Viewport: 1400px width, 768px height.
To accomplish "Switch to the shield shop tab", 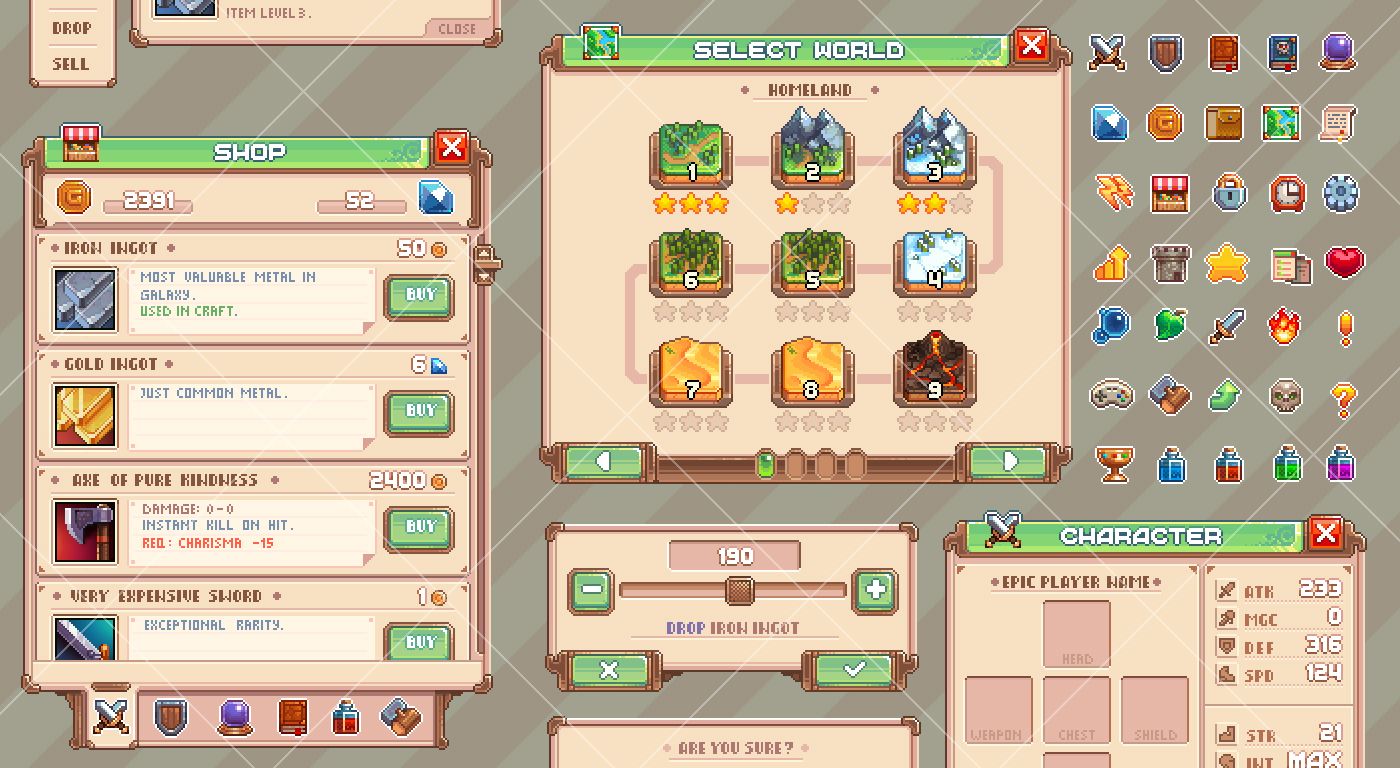I will [x=170, y=717].
